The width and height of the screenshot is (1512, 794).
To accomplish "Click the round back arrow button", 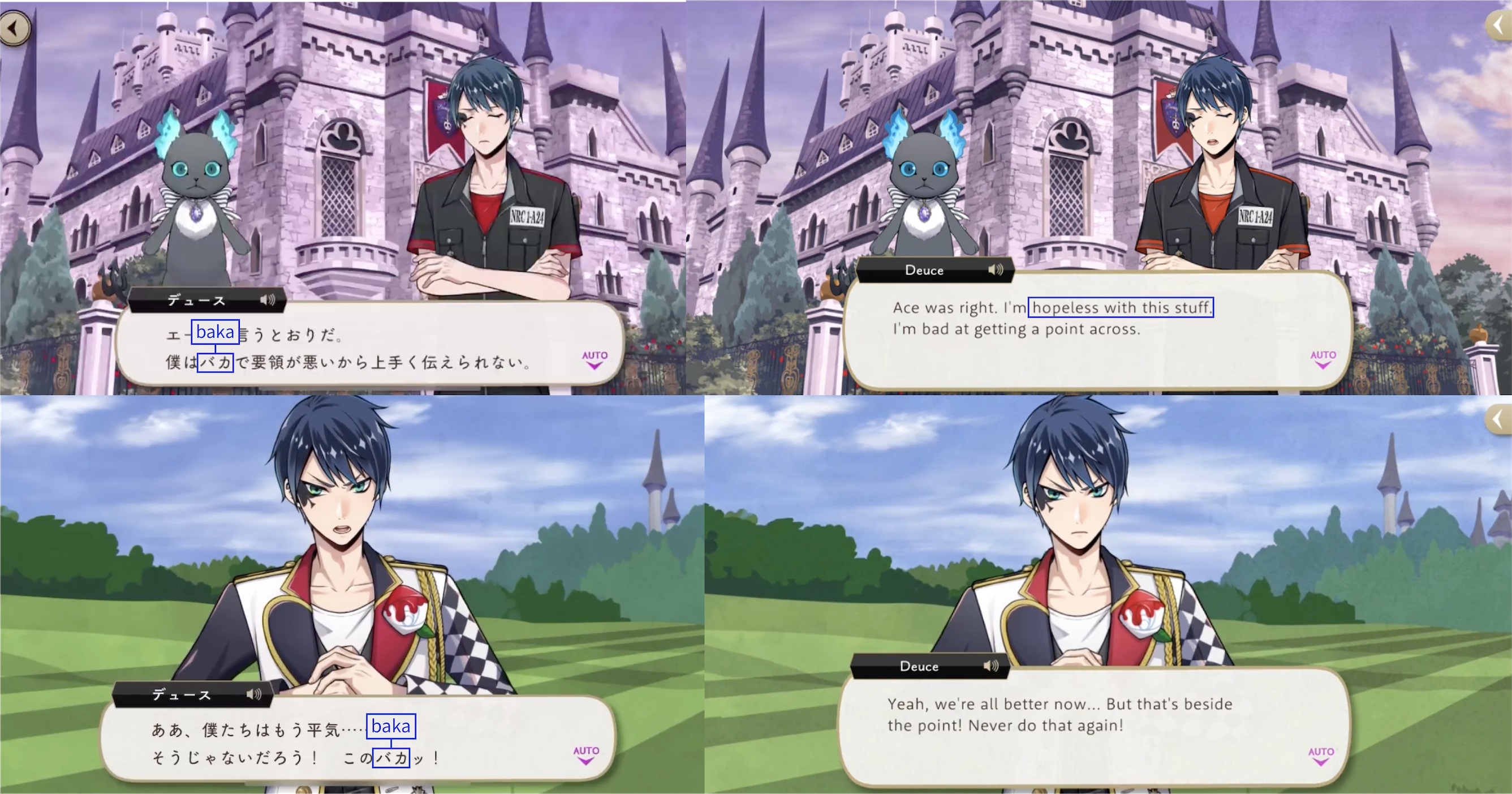I will point(15,28).
